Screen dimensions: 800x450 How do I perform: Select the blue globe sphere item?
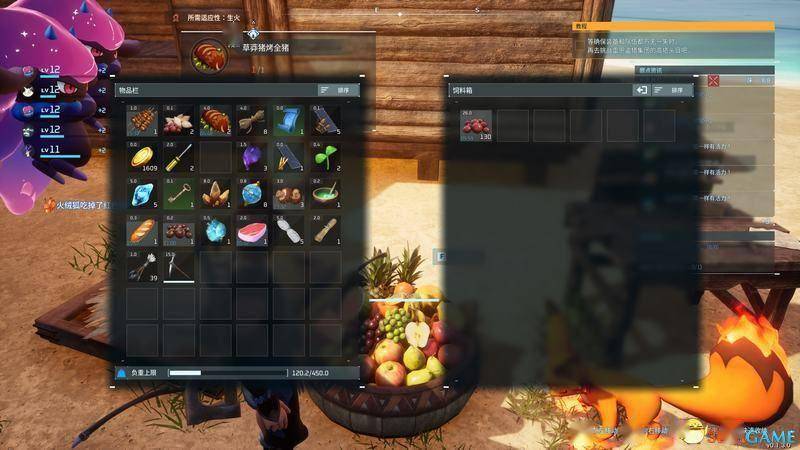point(251,194)
